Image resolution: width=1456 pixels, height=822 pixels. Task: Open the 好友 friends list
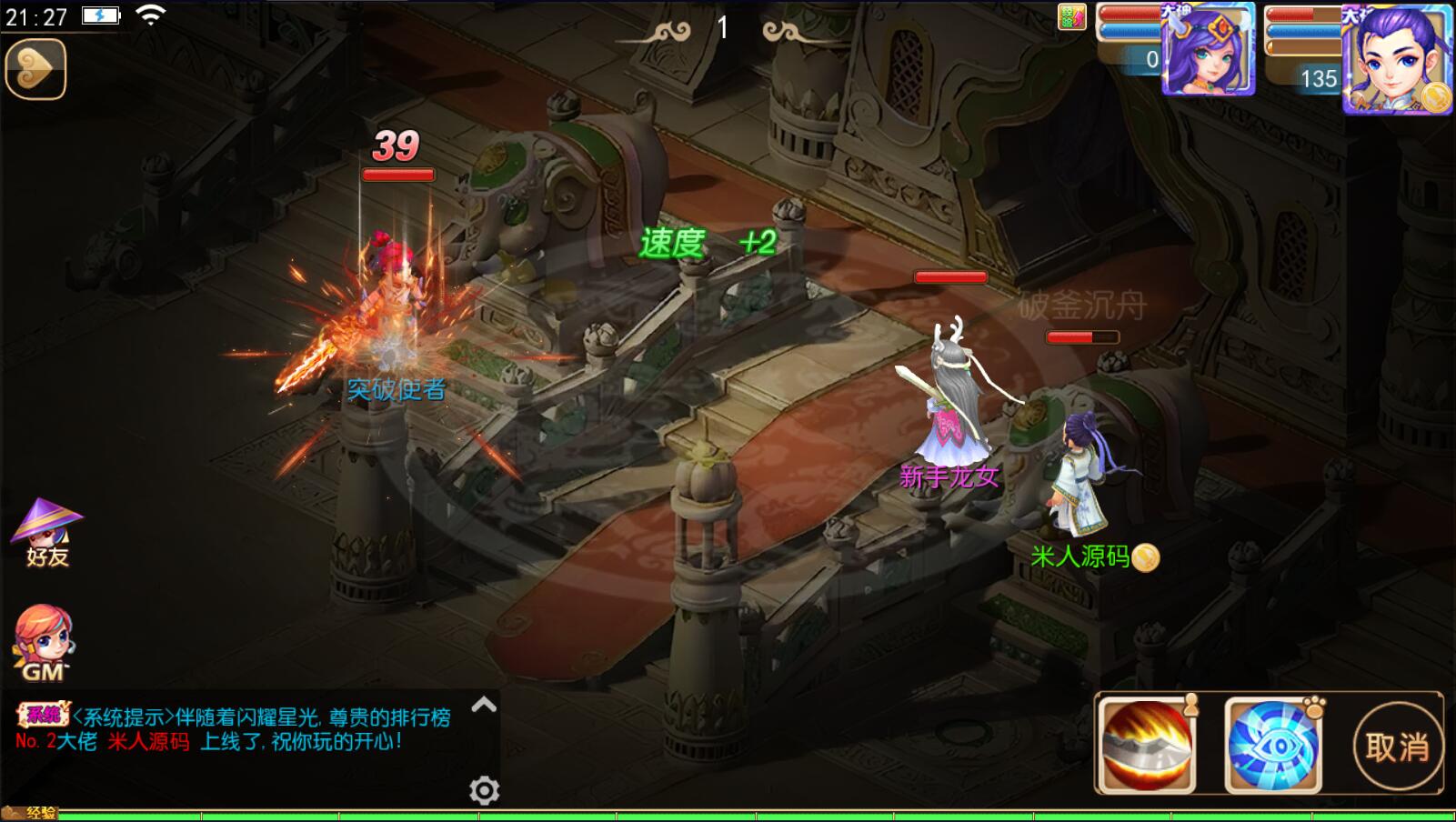coord(46,534)
